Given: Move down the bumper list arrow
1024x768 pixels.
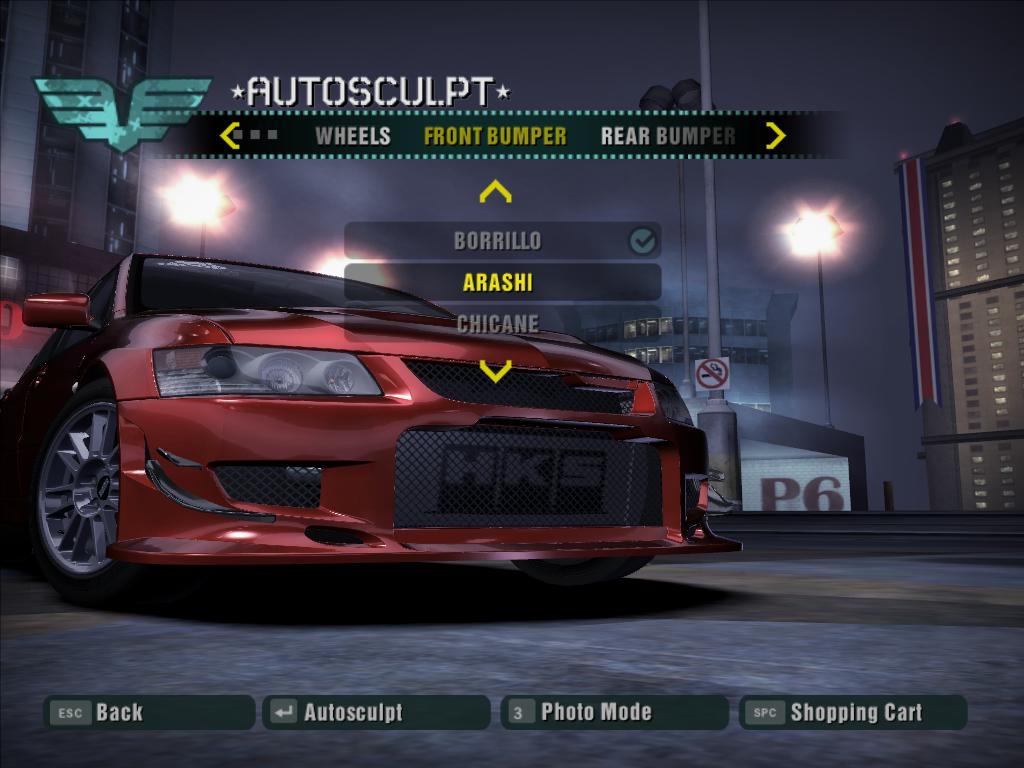Looking at the screenshot, I should point(495,372).
